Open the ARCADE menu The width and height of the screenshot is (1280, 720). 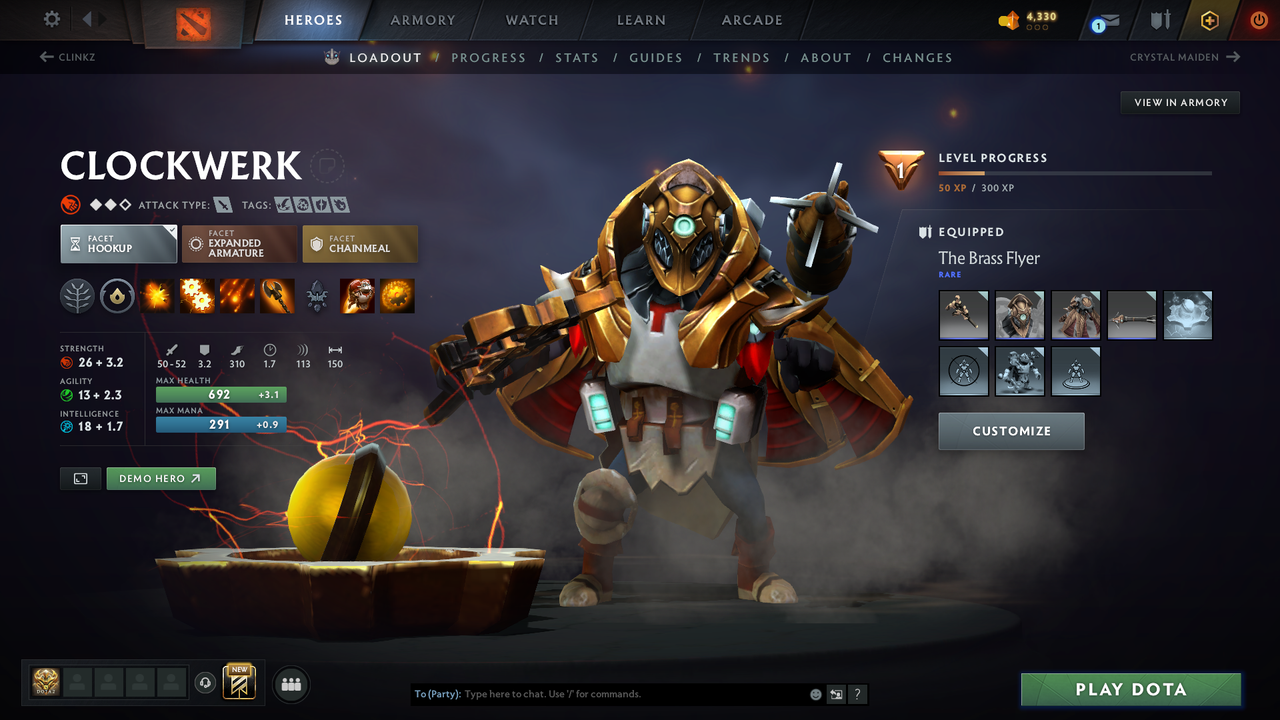pos(751,20)
